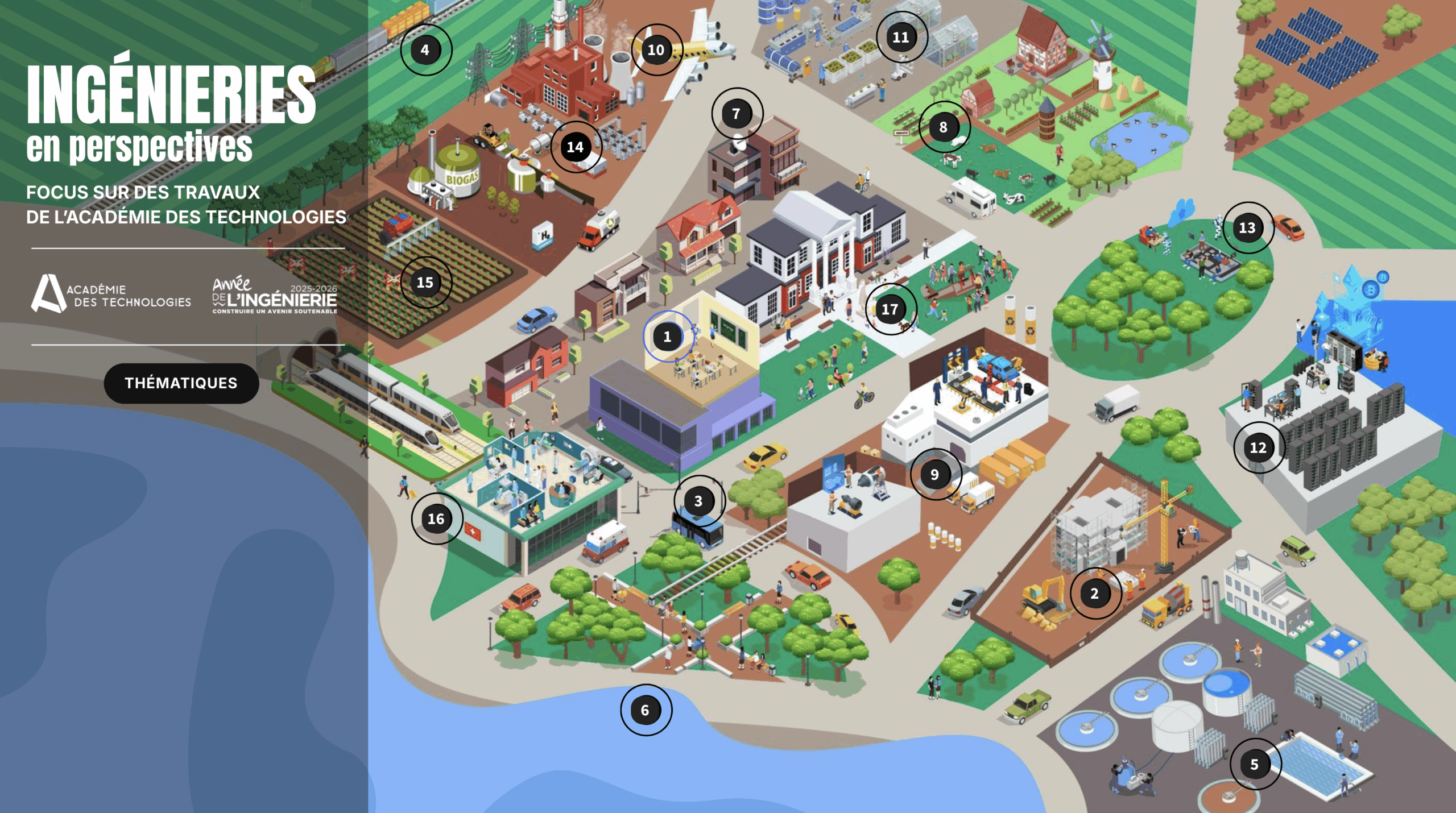Click marker 7 above the apartment building
Viewport: 1456px width, 813px height.
point(736,114)
